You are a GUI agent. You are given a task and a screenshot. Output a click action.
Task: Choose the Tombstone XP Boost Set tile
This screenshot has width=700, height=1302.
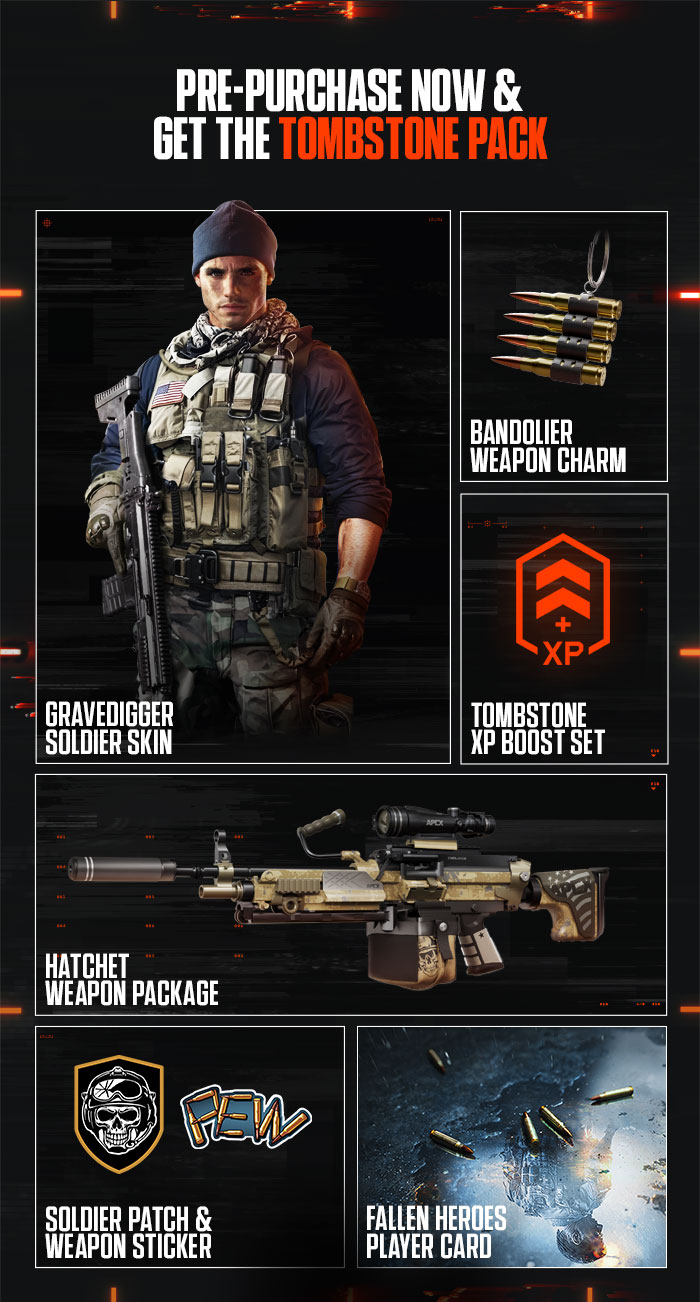coord(564,628)
